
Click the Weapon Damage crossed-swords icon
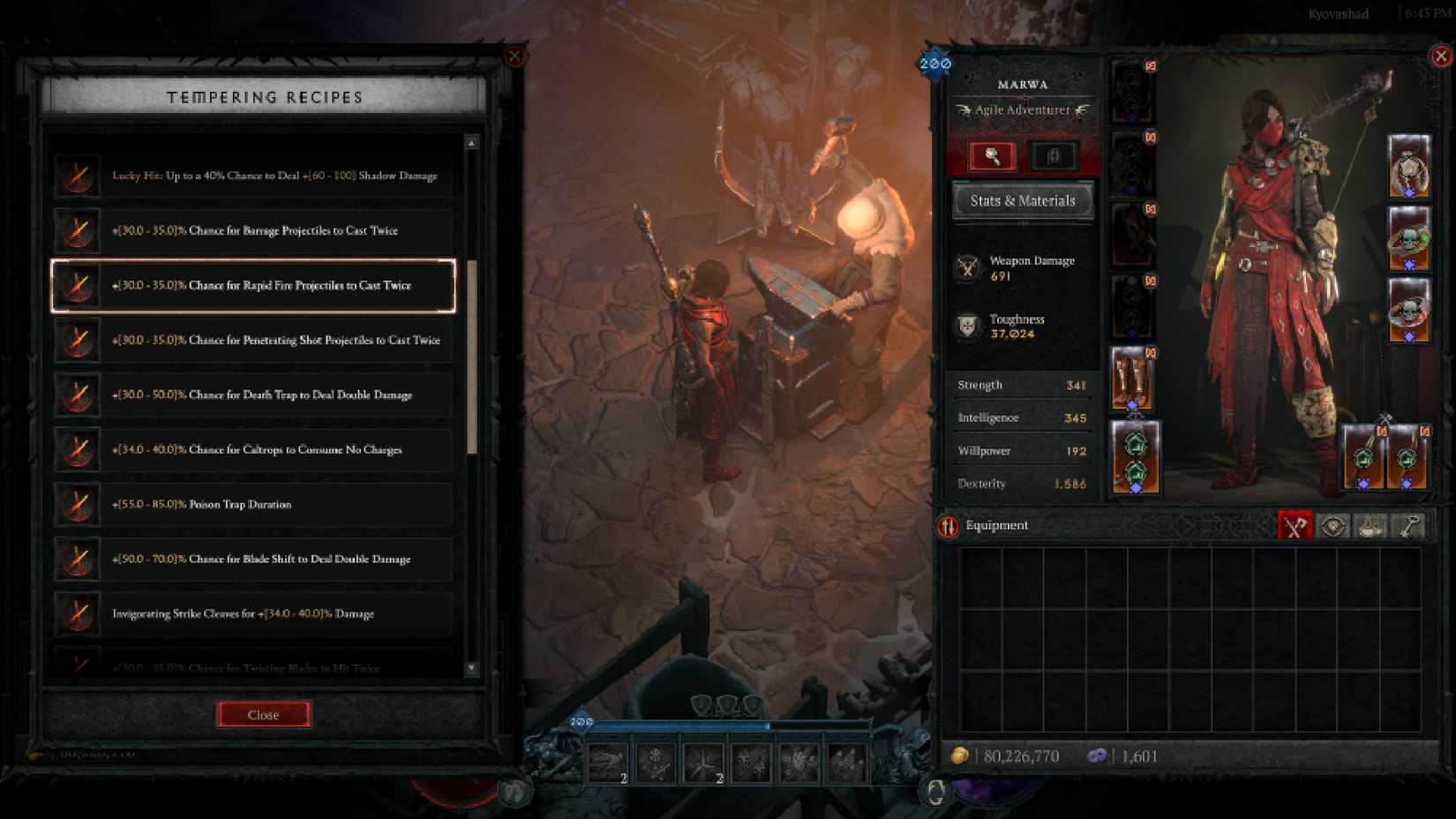pyautogui.click(x=968, y=267)
